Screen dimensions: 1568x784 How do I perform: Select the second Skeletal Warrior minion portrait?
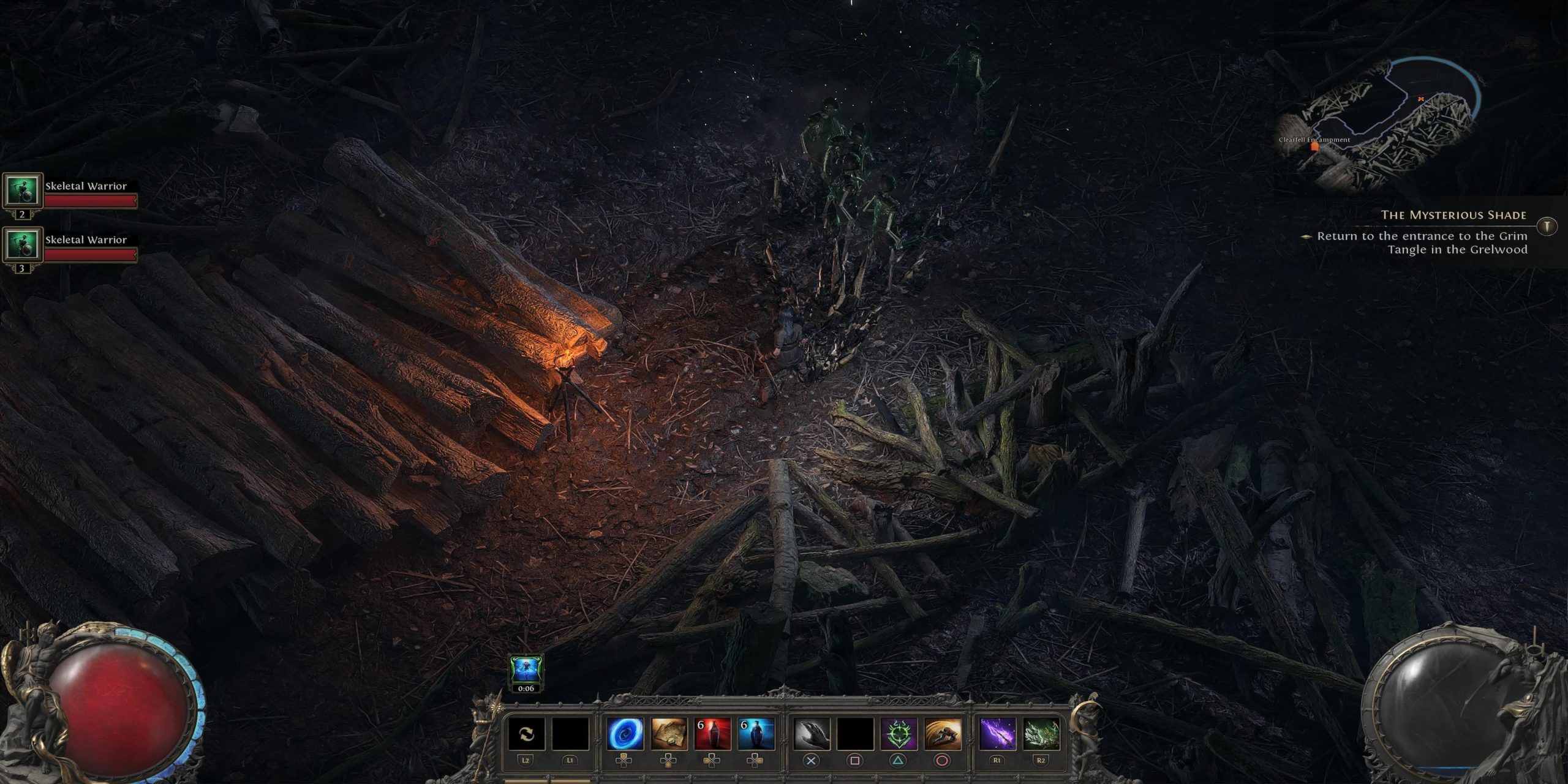tap(23, 245)
